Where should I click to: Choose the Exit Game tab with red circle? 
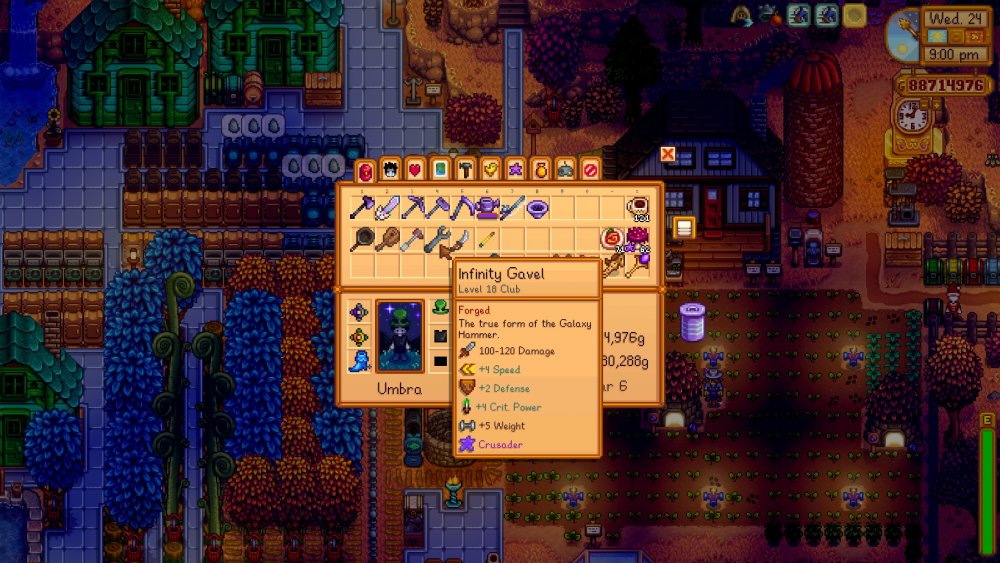point(590,169)
